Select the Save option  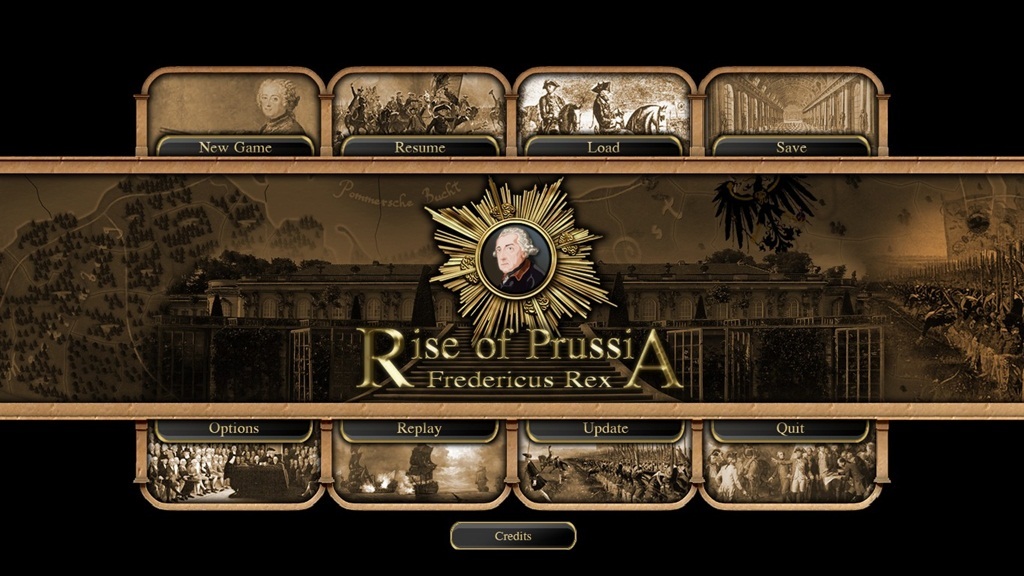pyautogui.click(x=791, y=147)
